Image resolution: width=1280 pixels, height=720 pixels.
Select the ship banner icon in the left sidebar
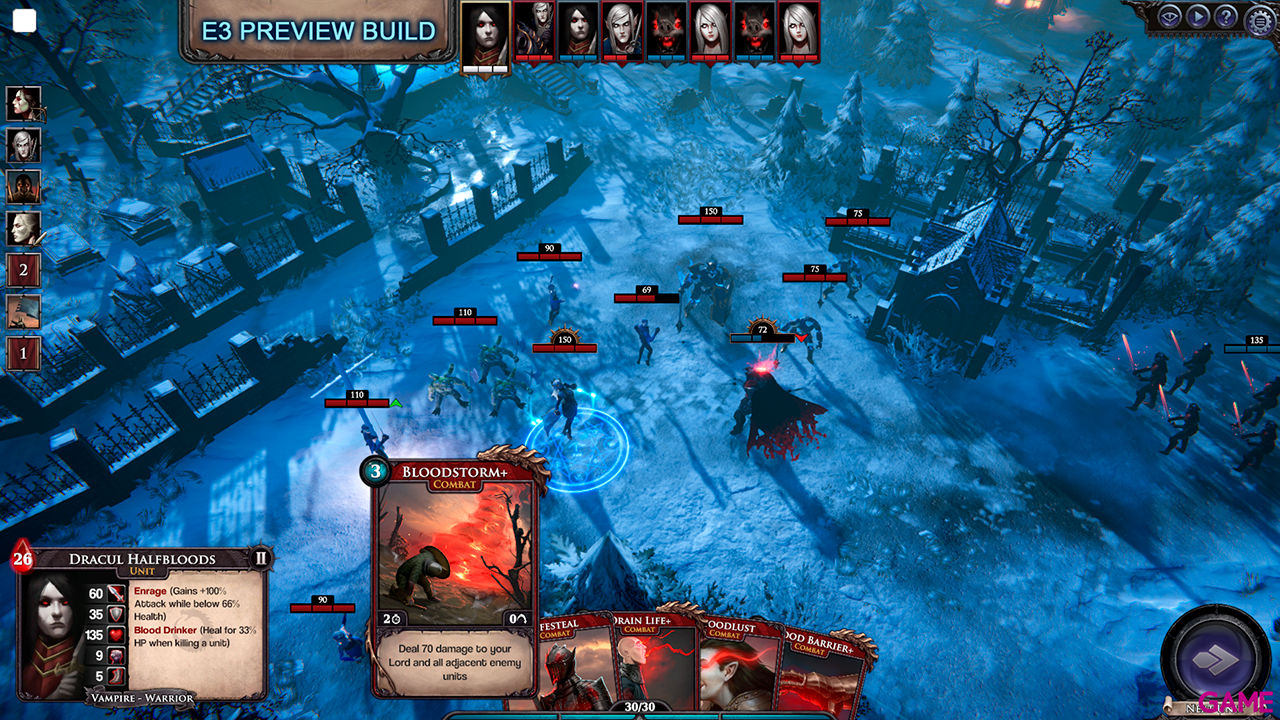24,312
